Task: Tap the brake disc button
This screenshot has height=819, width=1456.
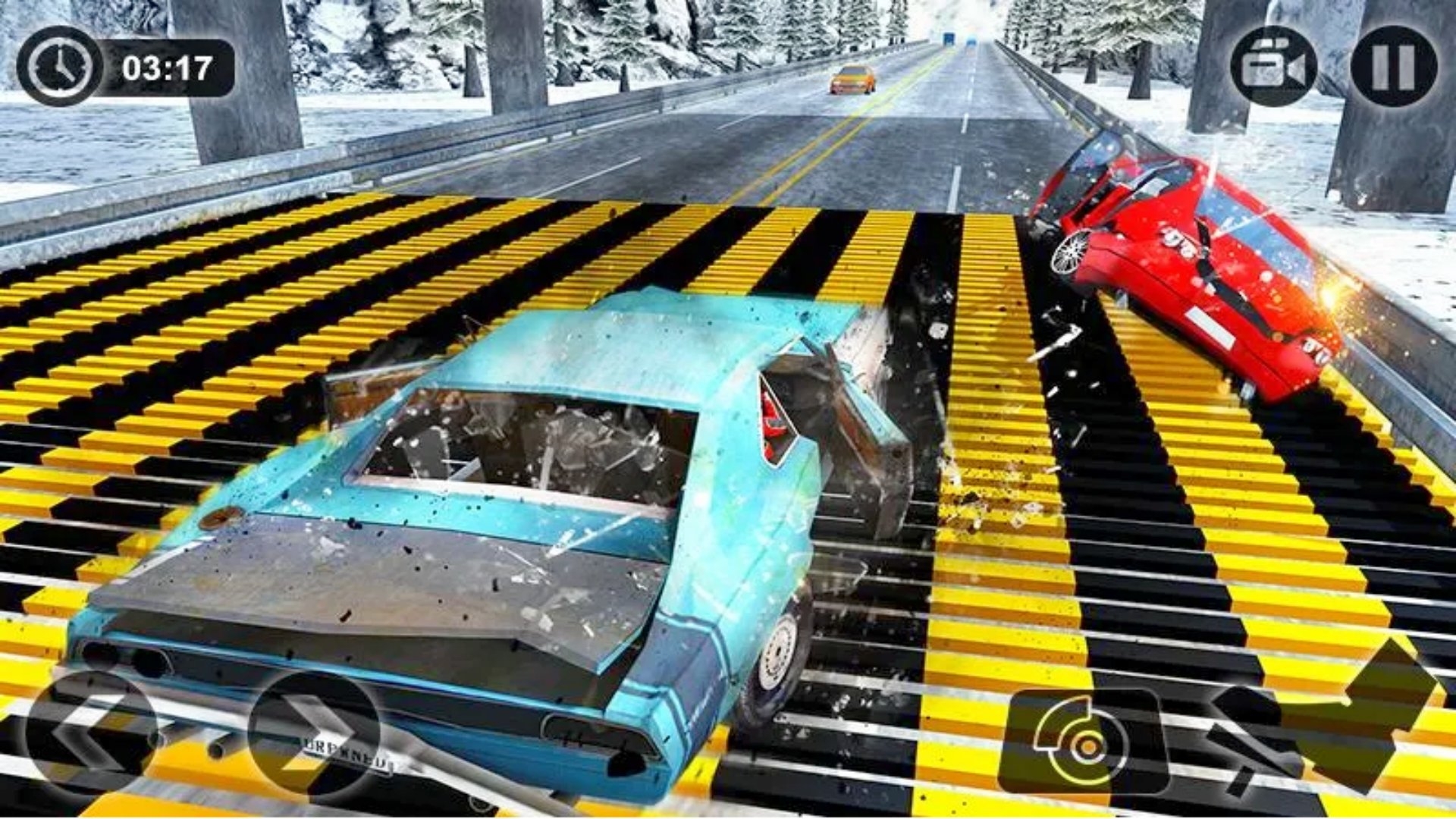Action: click(1084, 742)
